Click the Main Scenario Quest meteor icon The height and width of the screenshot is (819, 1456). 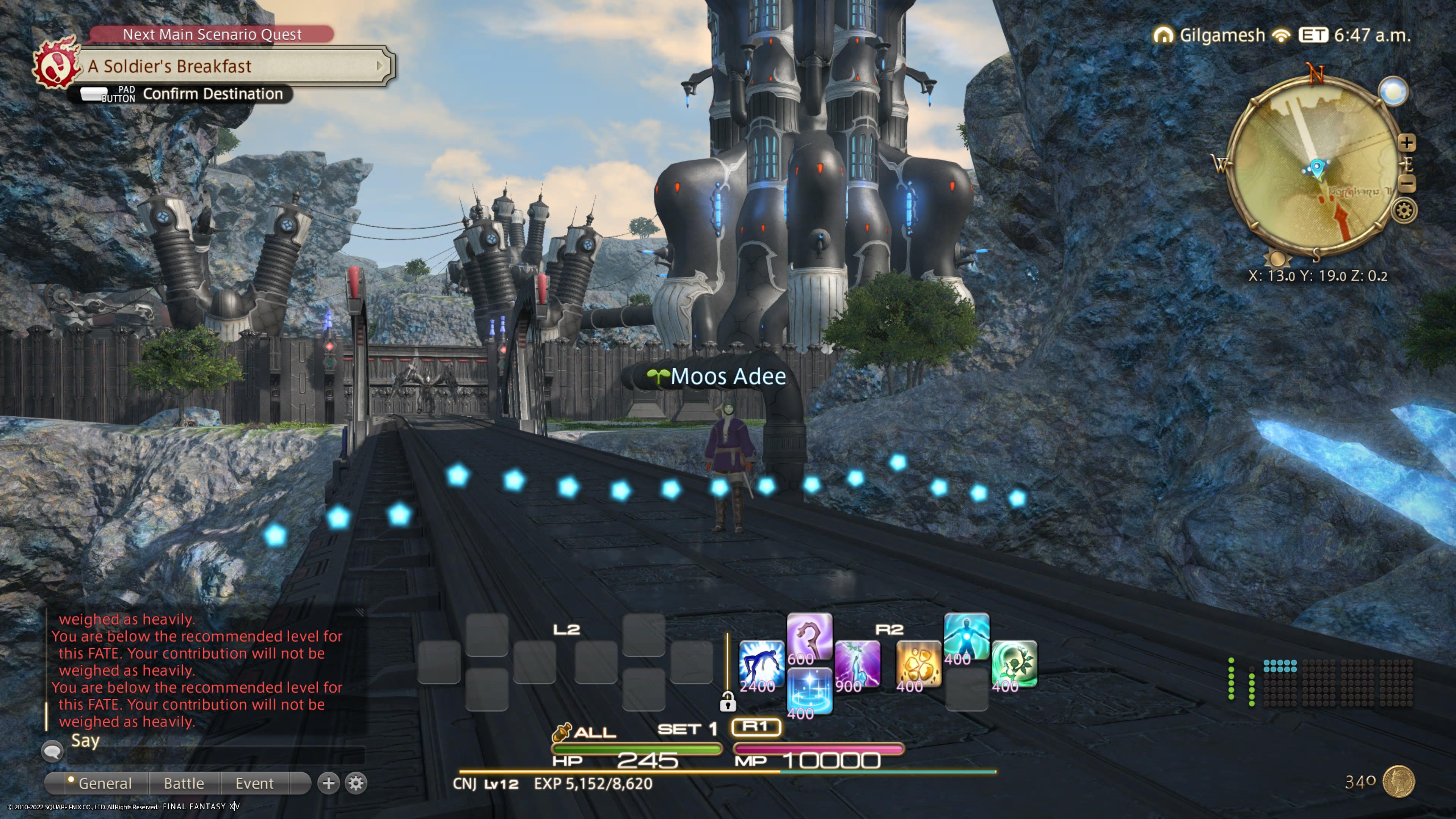point(56,65)
